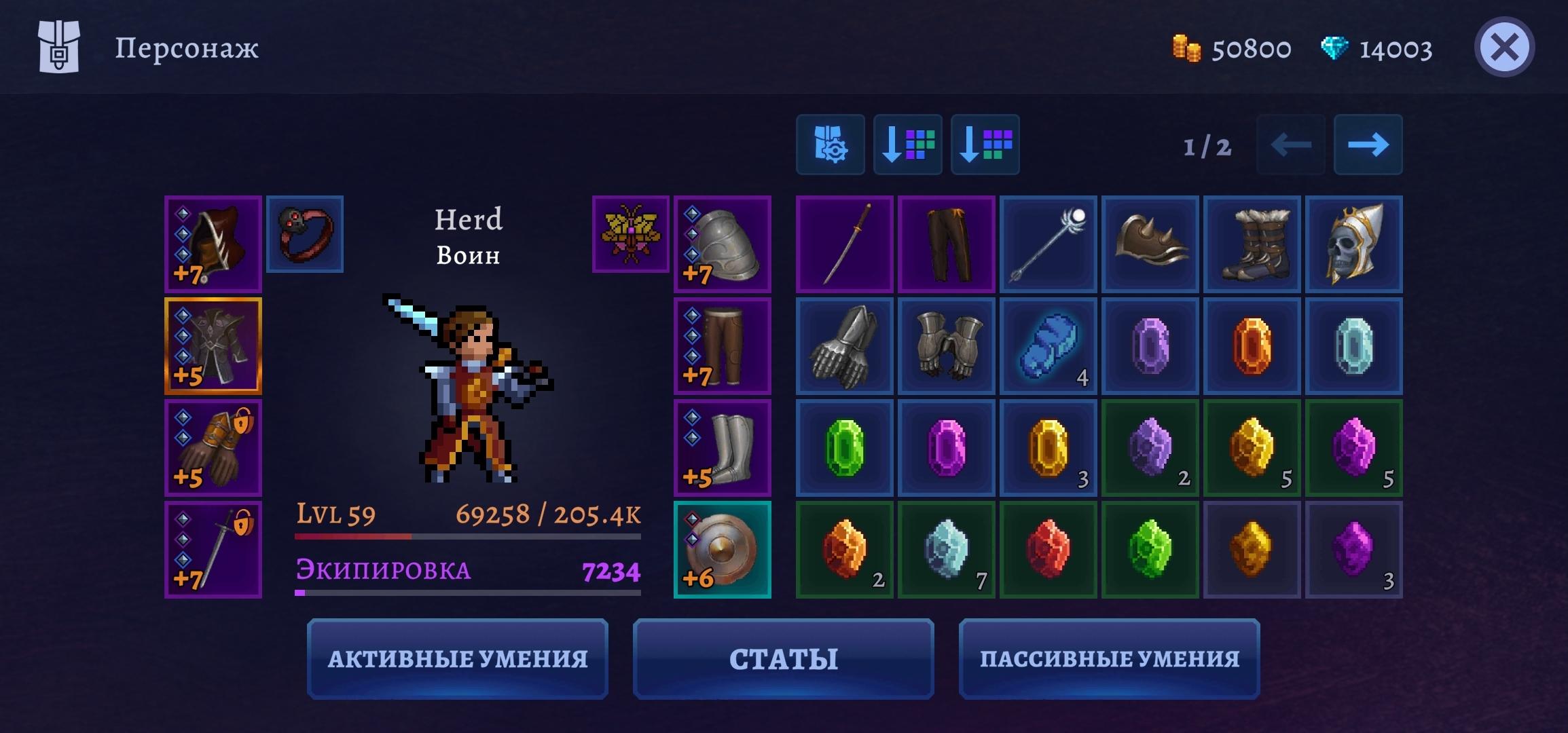Open АКТИВНЫЕ УМЕНИЯ panel
The image size is (1568, 733).
point(459,658)
